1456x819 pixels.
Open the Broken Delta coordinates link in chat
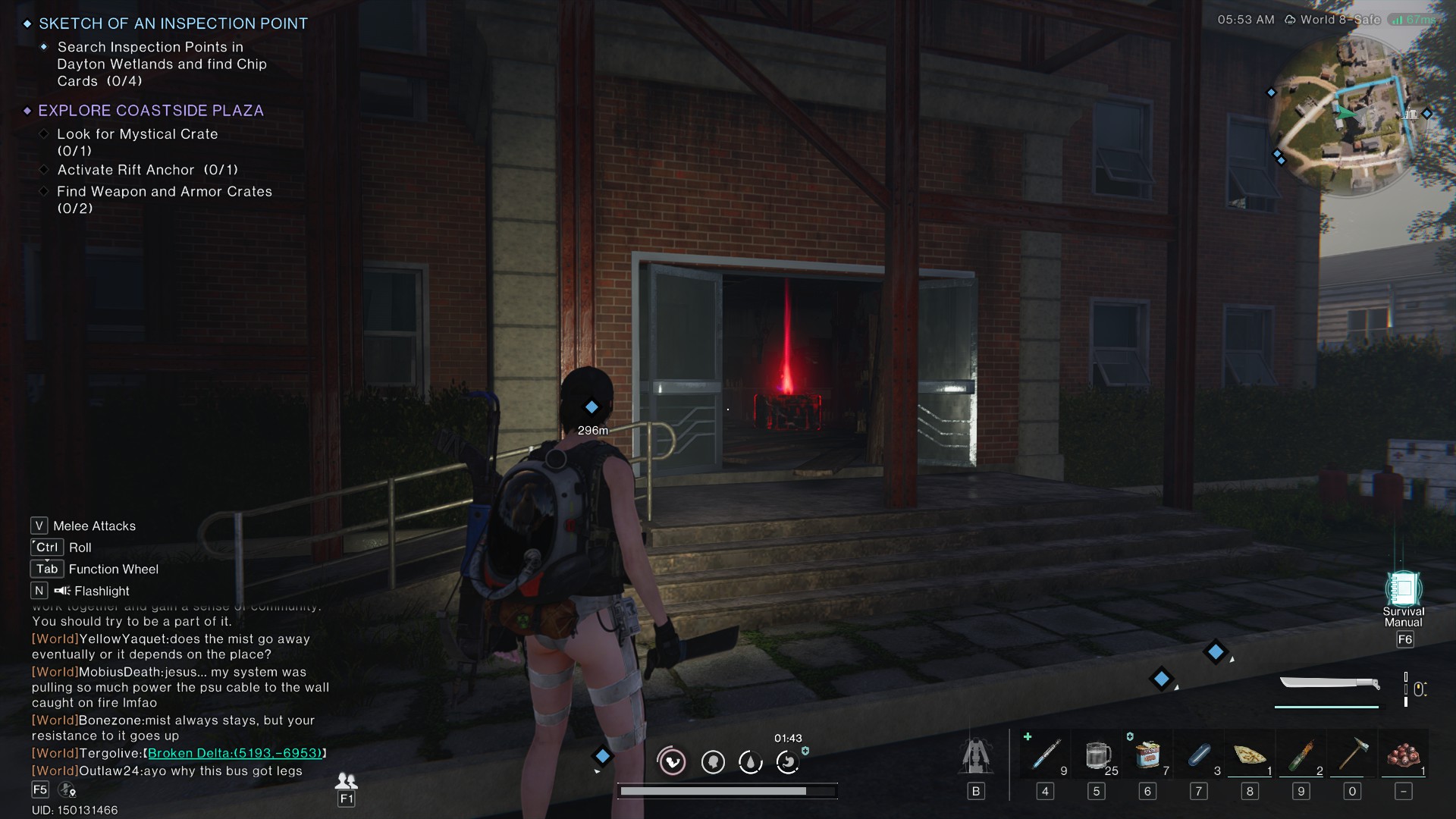(236, 754)
